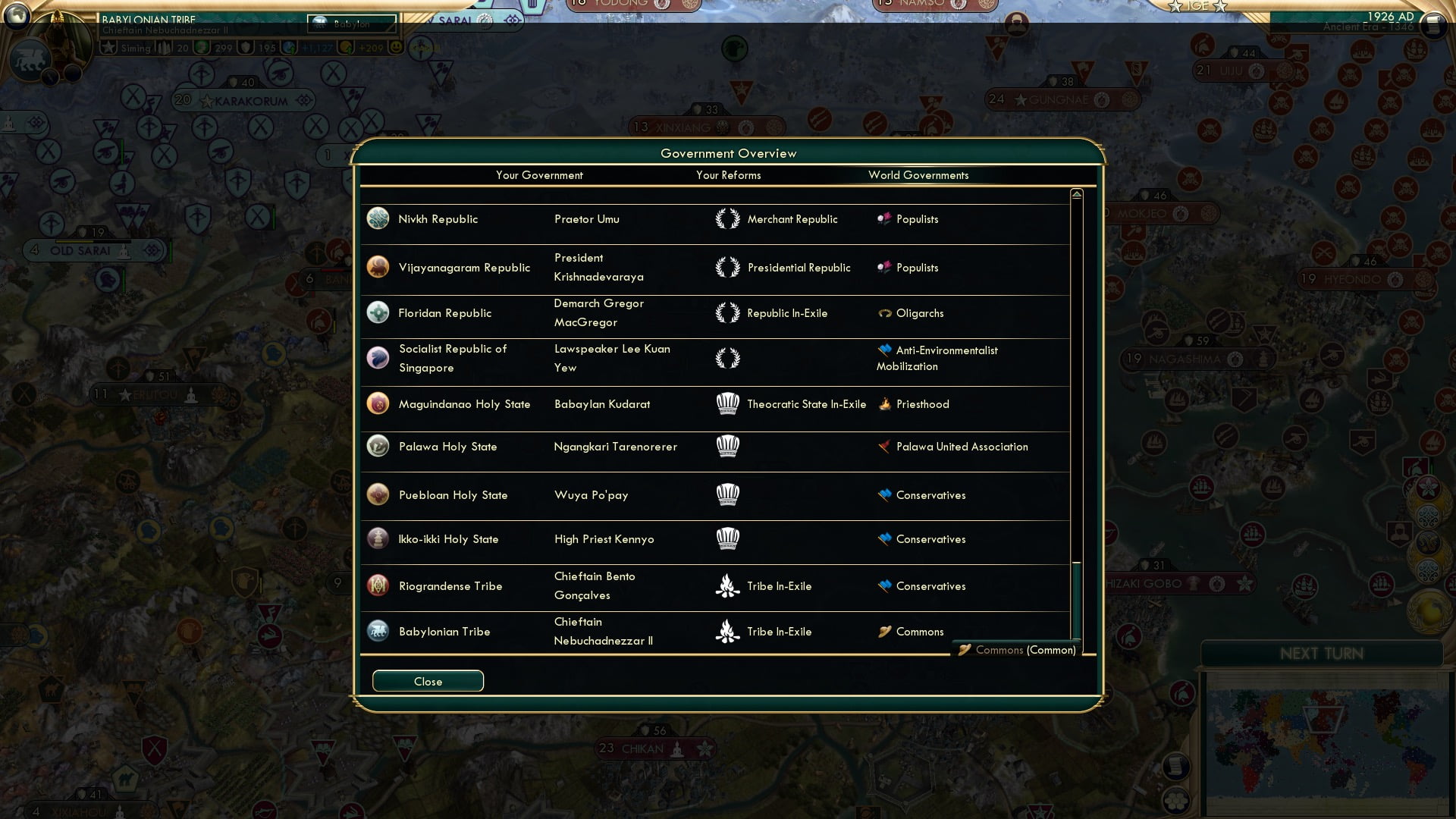Image resolution: width=1456 pixels, height=819 pixels.
Task: Click the Commons icon for Babylonian Tribe
Action: pos(884,631)
